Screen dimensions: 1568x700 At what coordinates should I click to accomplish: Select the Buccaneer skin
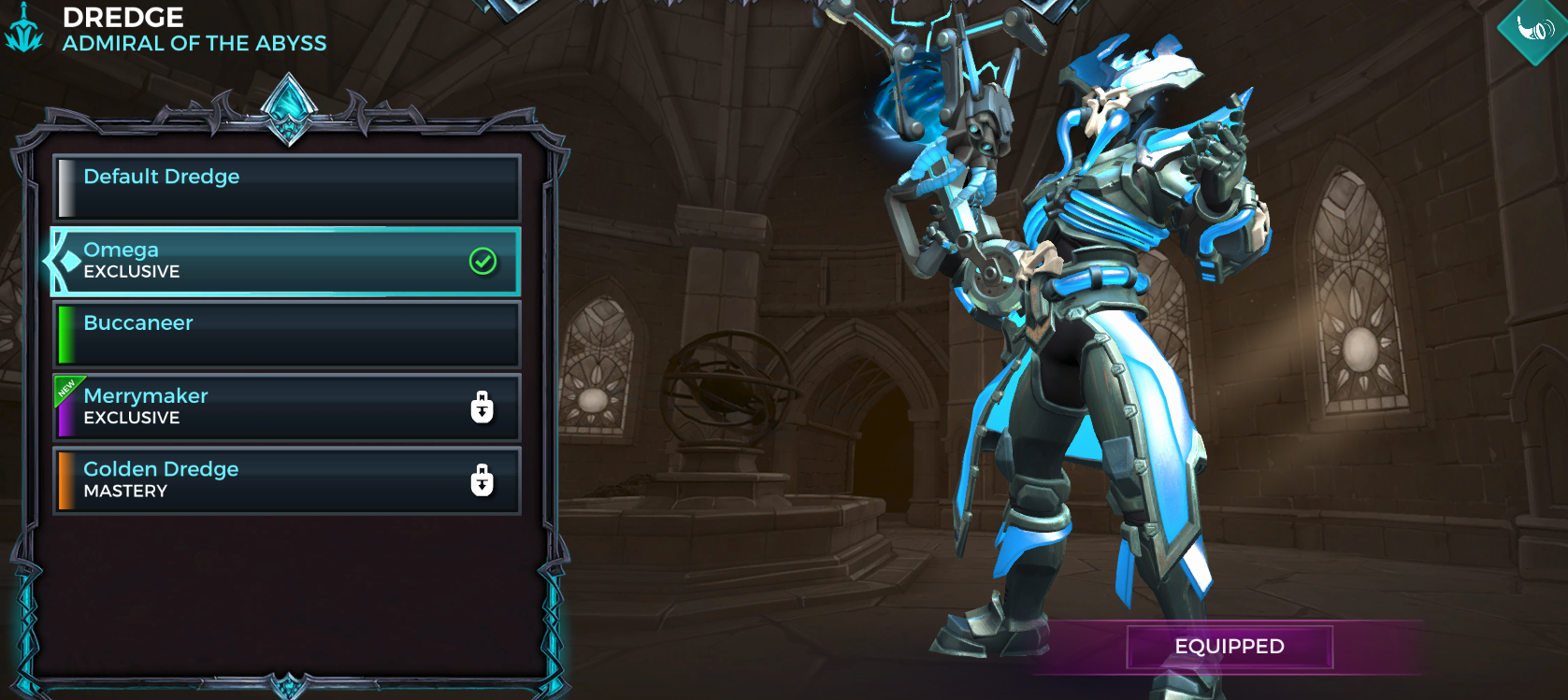[285, 334]
